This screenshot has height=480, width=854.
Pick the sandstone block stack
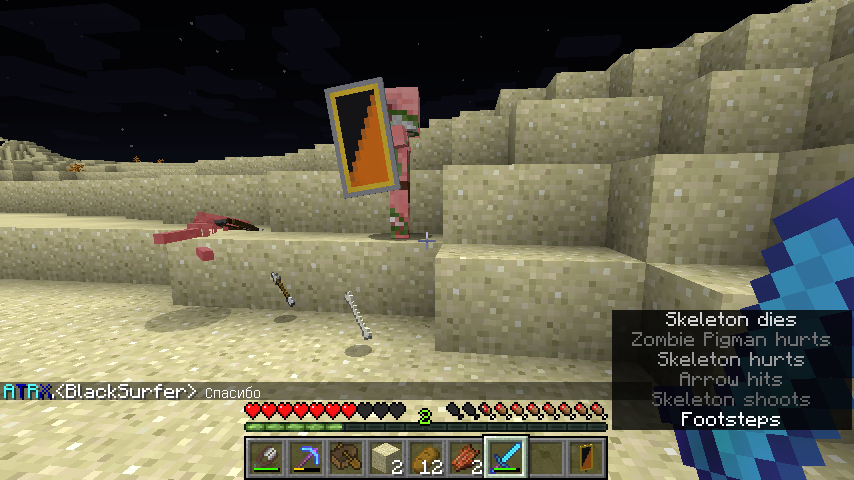384,457
